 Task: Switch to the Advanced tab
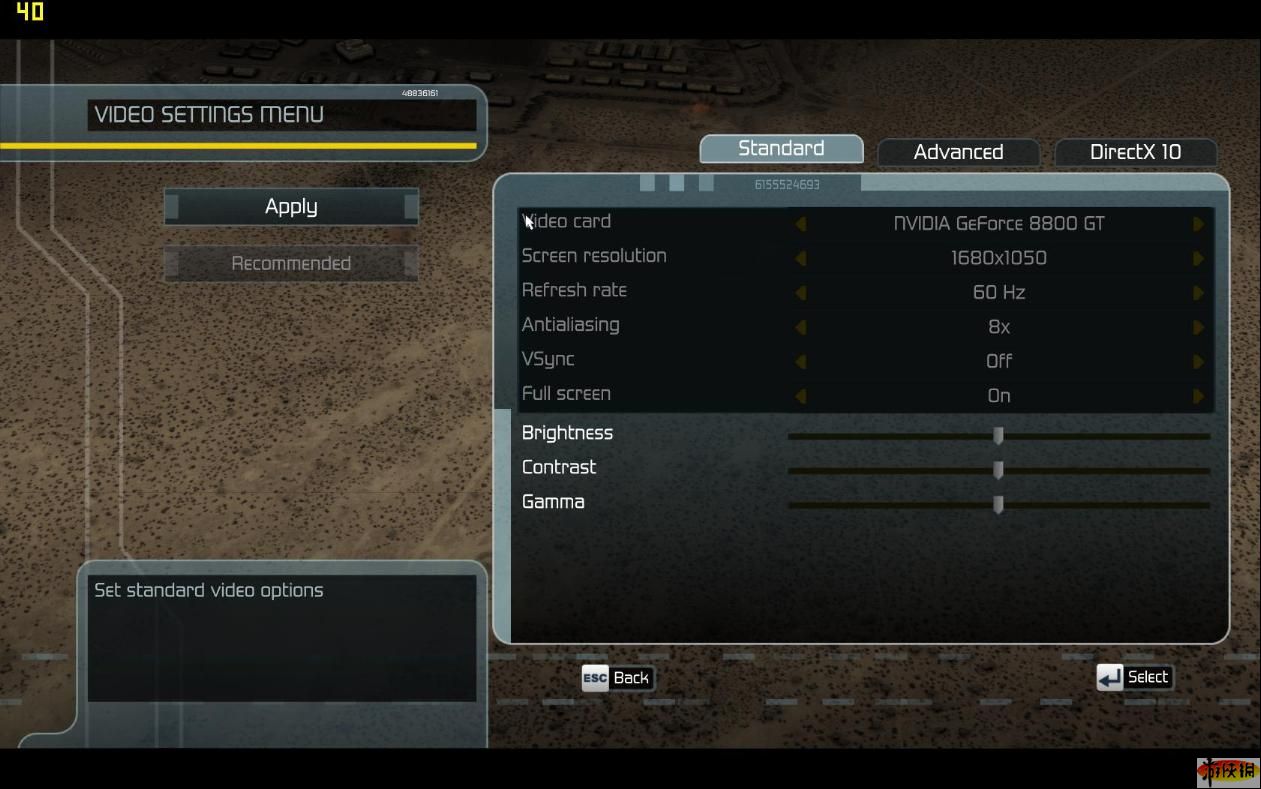pyautogui.click(x=958, y=152)
